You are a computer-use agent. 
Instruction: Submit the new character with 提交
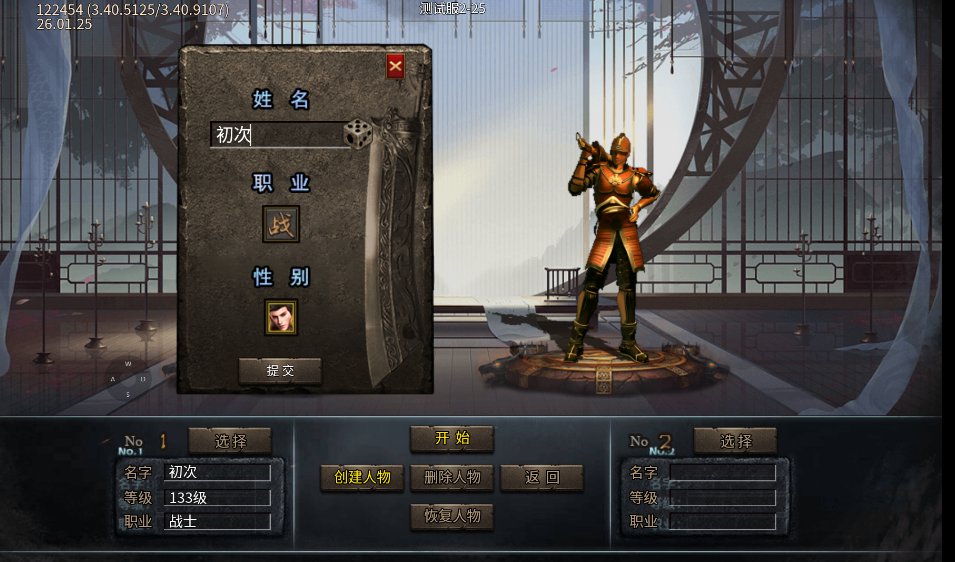280,370
